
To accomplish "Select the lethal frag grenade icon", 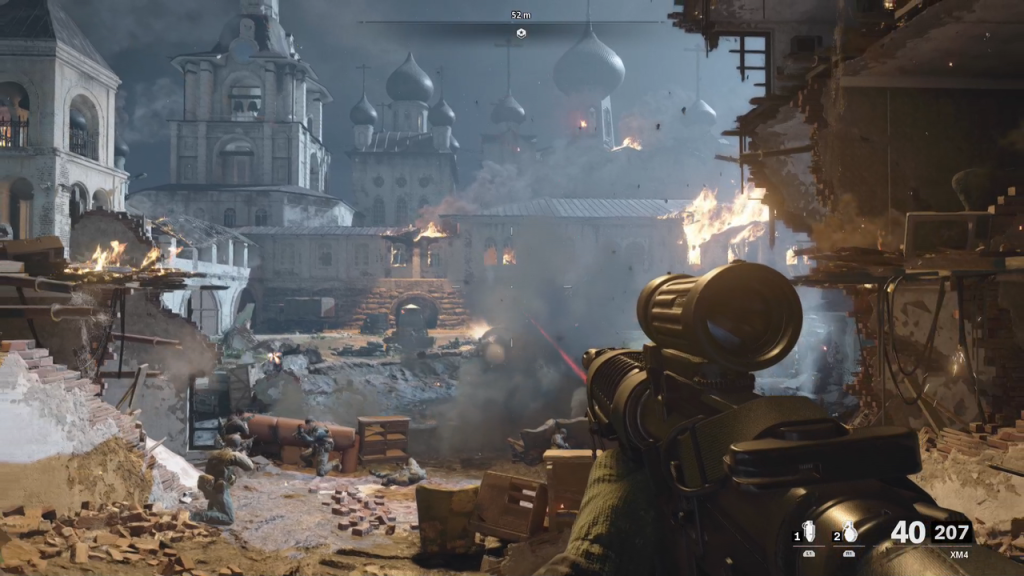I will 849,533.
